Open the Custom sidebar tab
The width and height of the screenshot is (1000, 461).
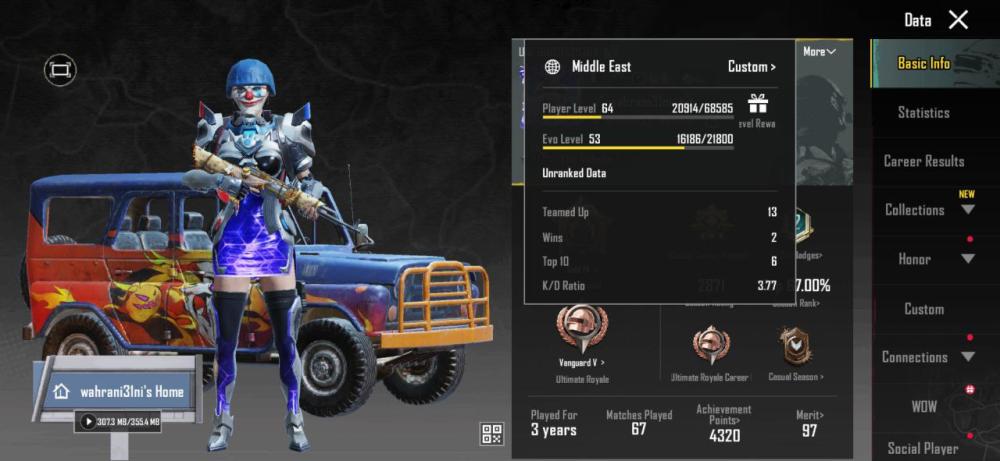(923, 309)
